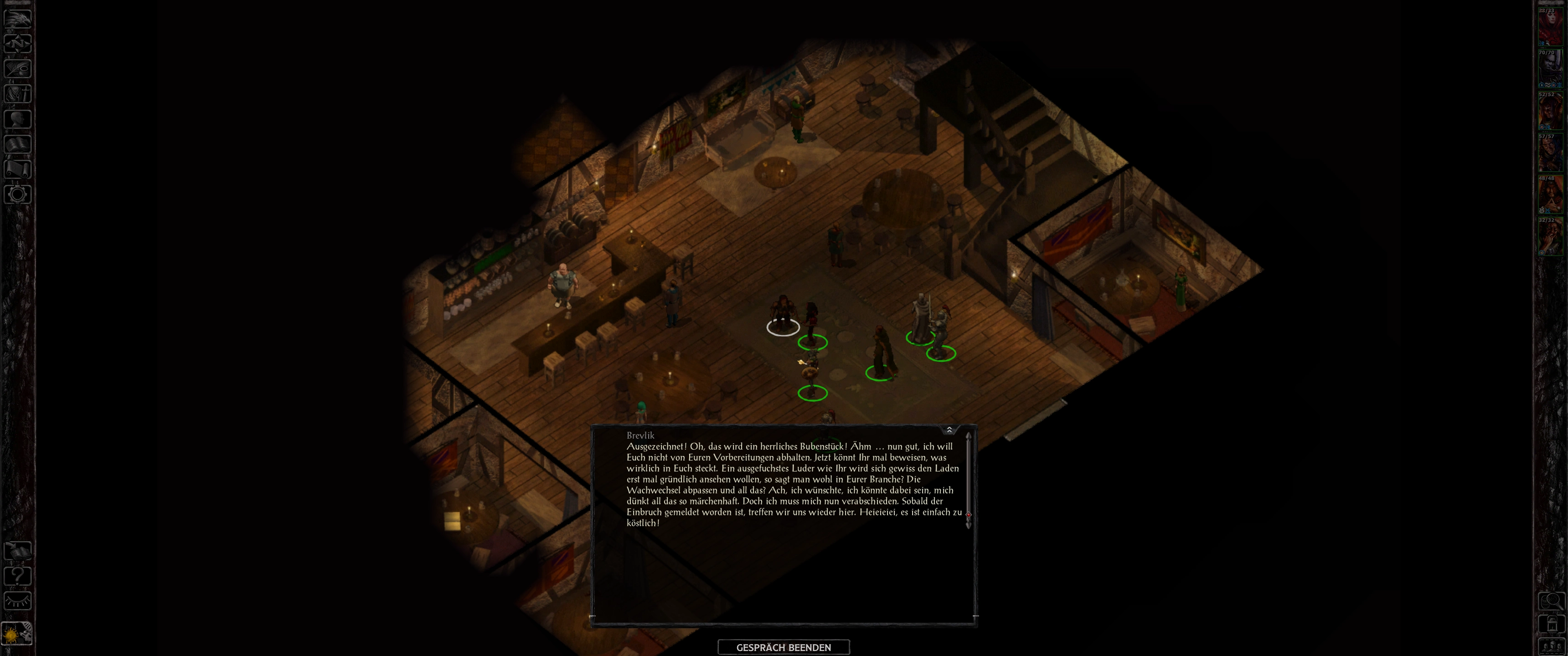Return to game with the dragon icon
Screen dimensions: 1568x656
click(18, 18)
